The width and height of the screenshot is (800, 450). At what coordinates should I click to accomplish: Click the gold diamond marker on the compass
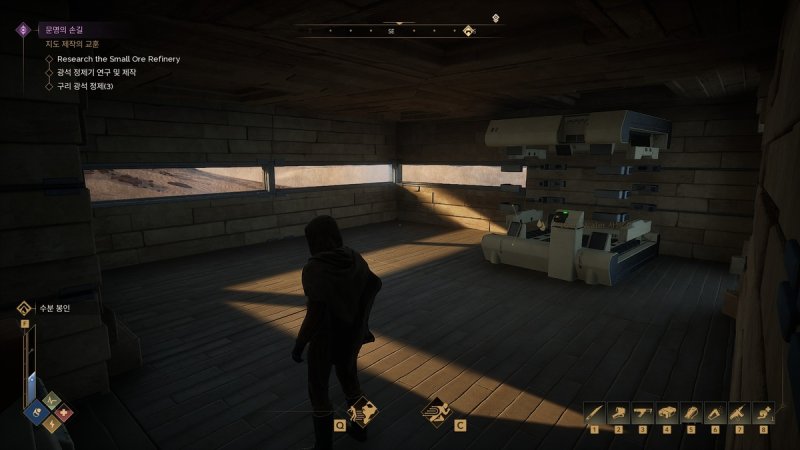(468, 31)
